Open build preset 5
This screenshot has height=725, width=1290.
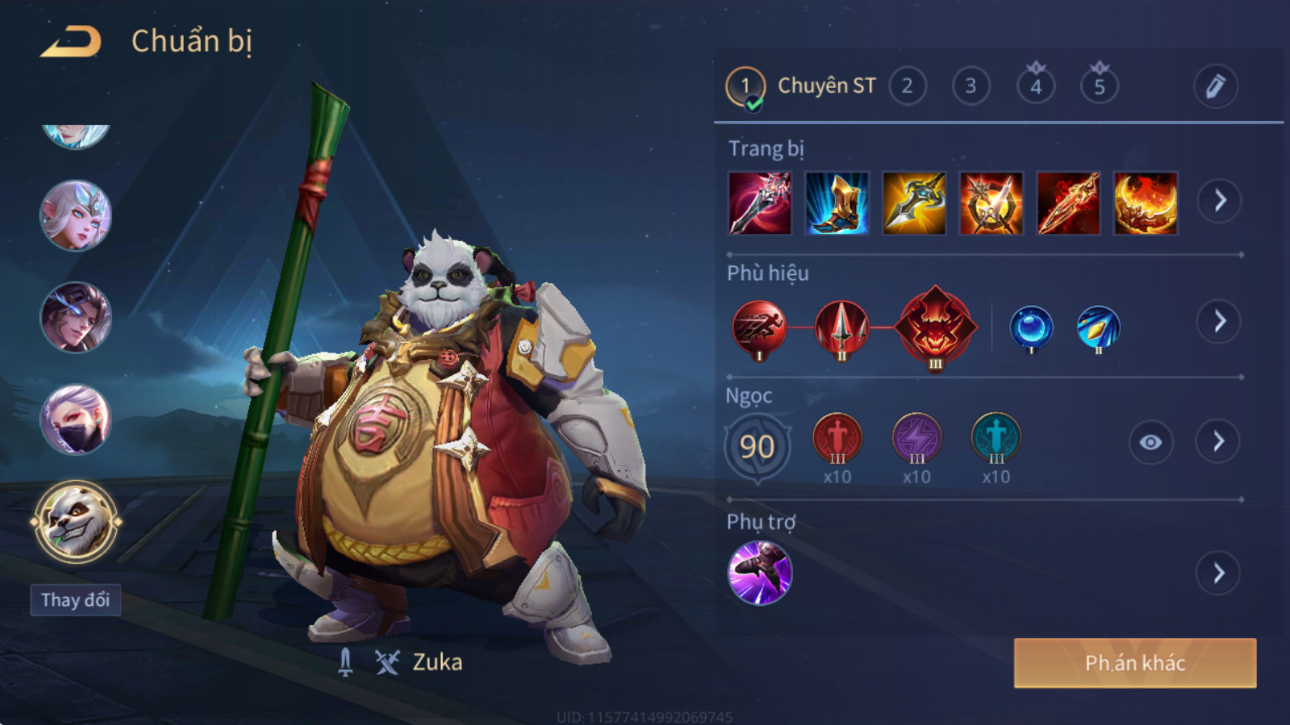[x=1099, y=86]
